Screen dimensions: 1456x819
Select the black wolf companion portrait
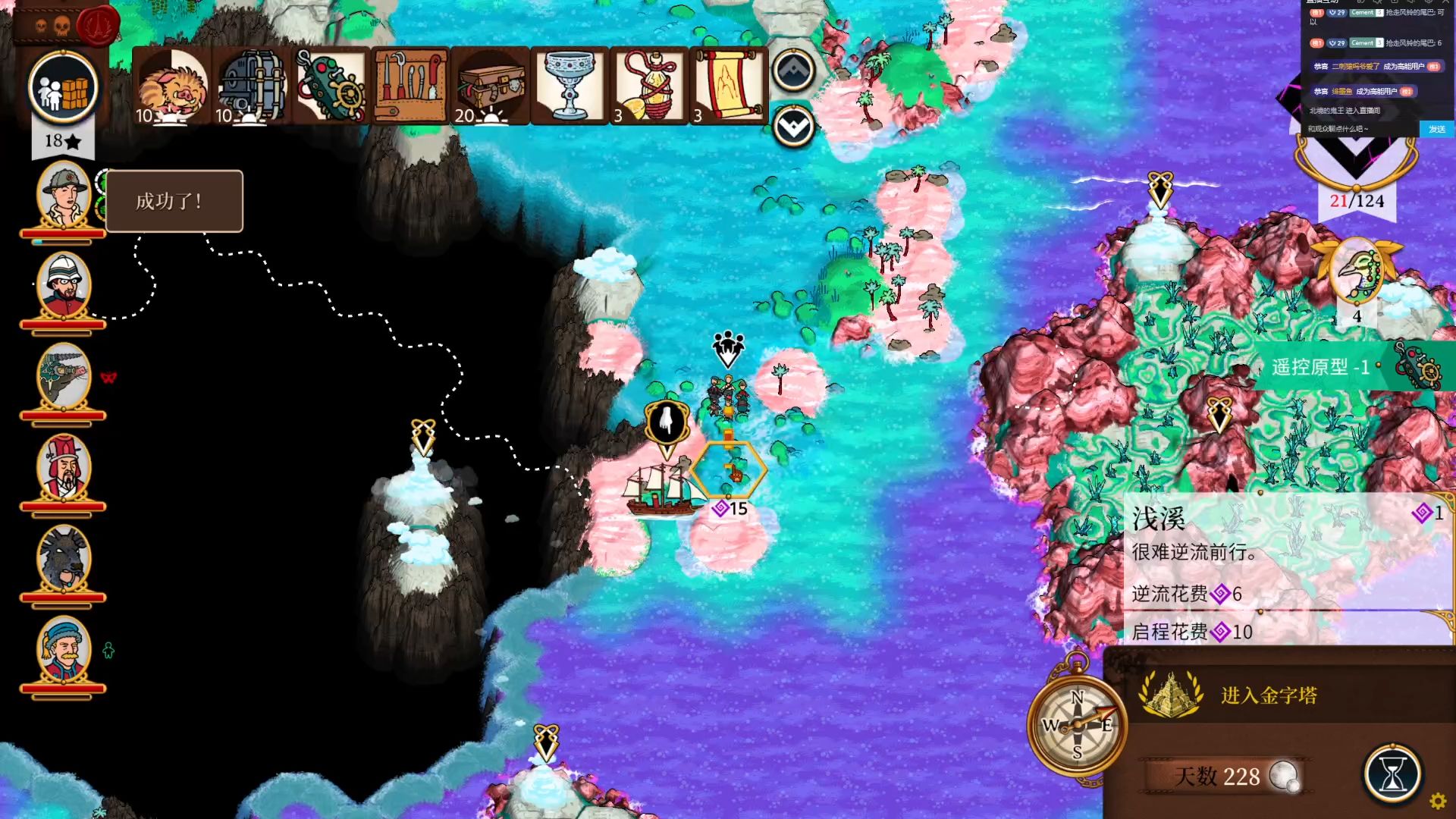pos(64,560)
